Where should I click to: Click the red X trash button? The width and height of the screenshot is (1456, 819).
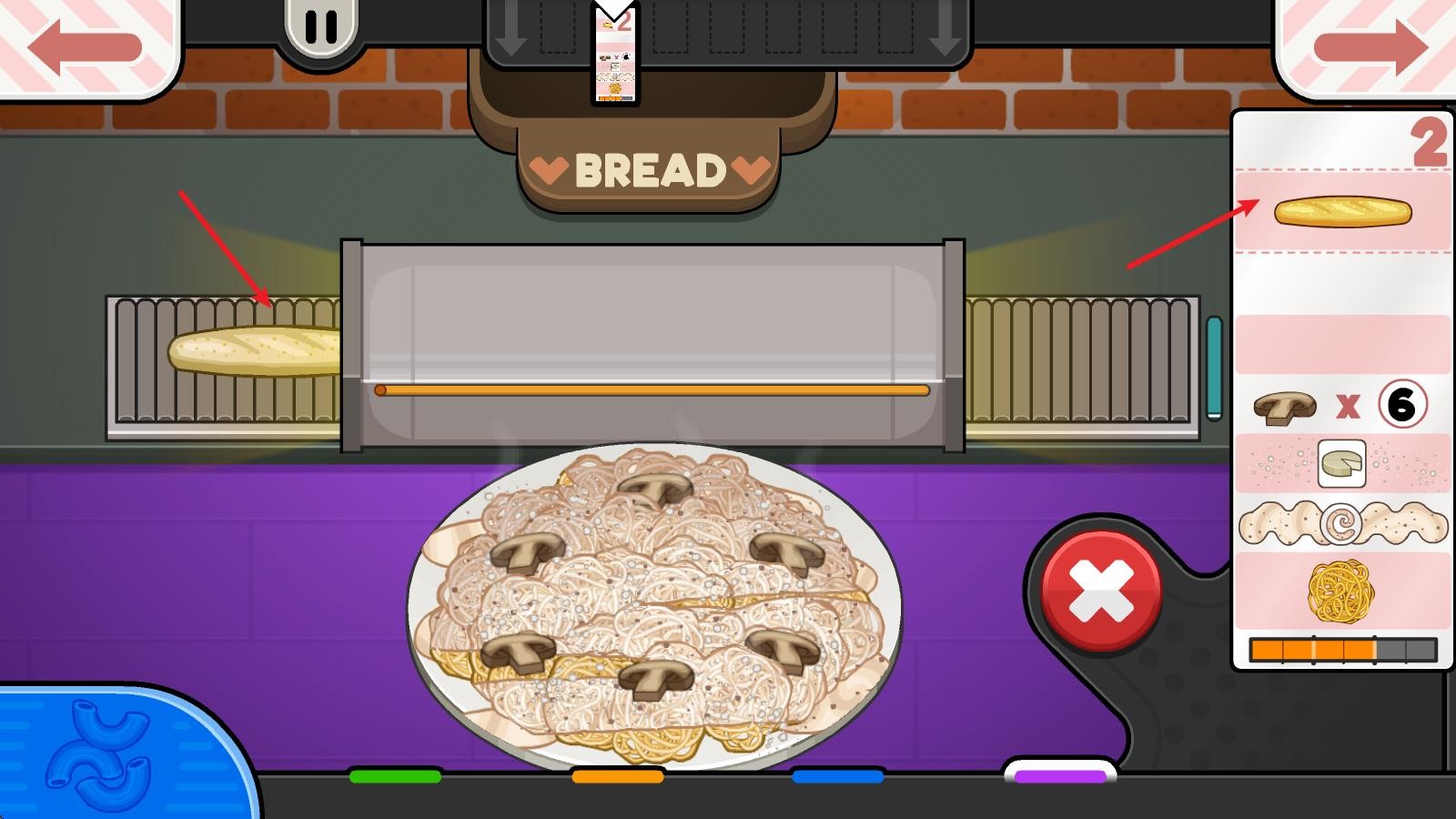[x=1101, y=590]
